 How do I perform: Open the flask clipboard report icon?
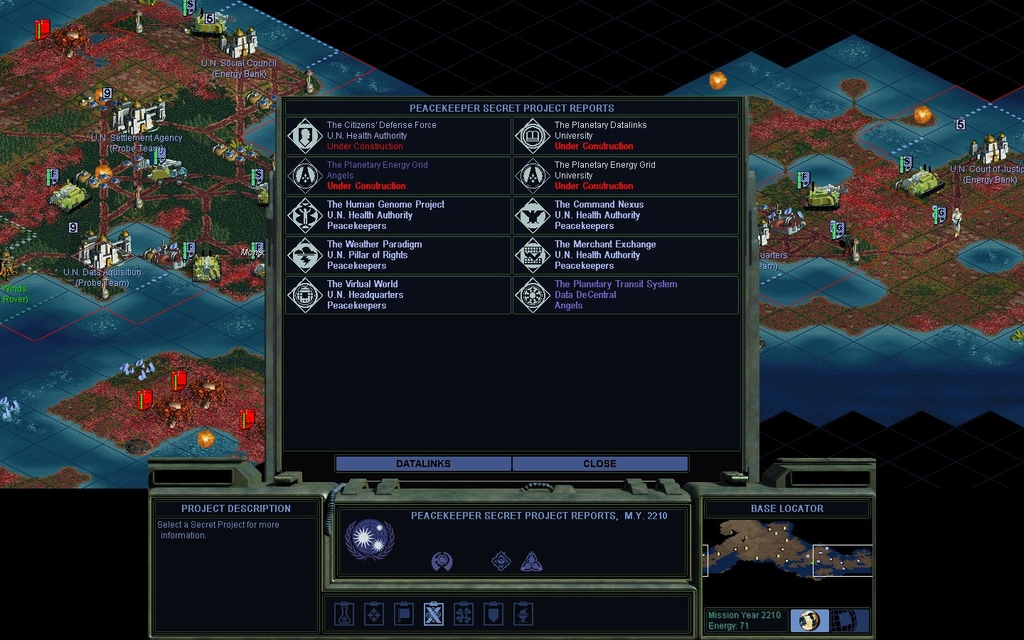pyautogui.click(x=343, y=613)
